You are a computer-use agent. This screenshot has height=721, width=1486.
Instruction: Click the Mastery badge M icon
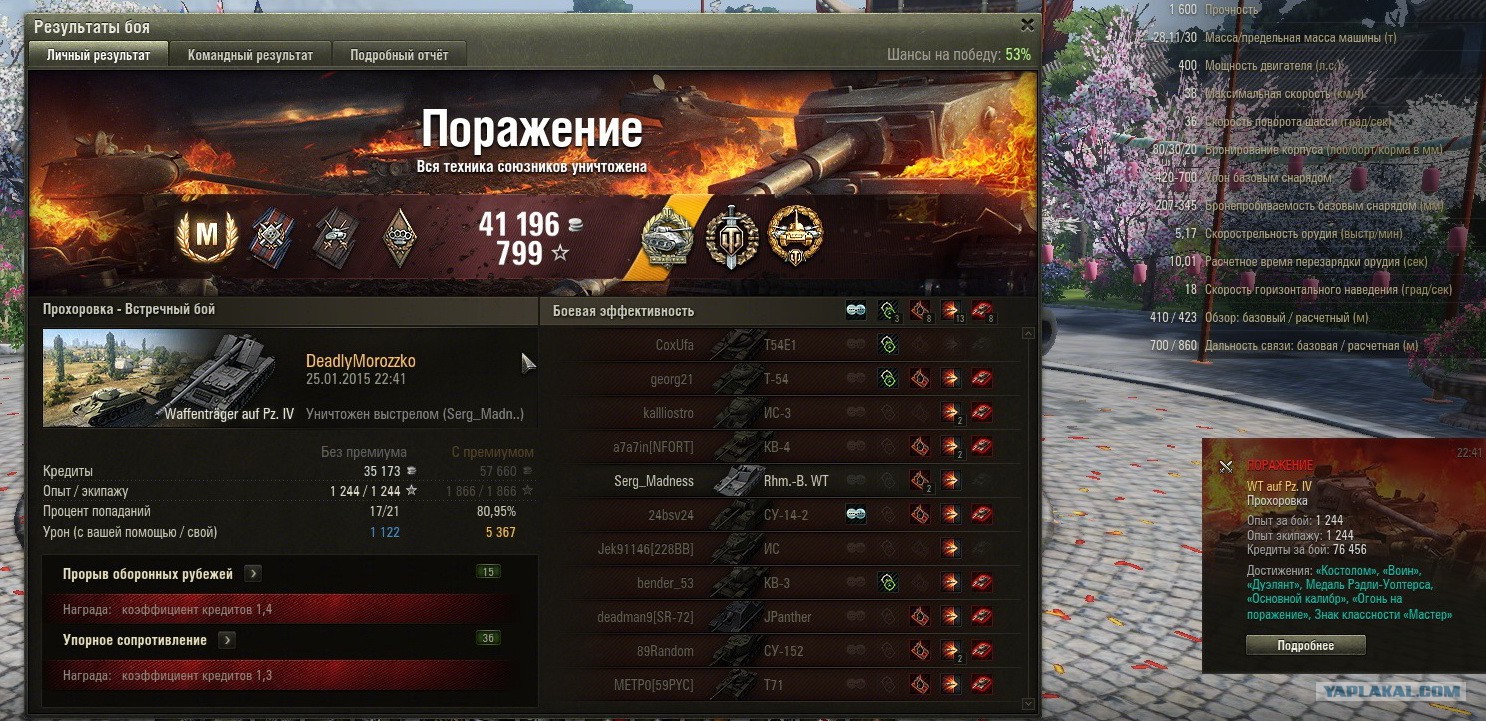click(208, 235)
